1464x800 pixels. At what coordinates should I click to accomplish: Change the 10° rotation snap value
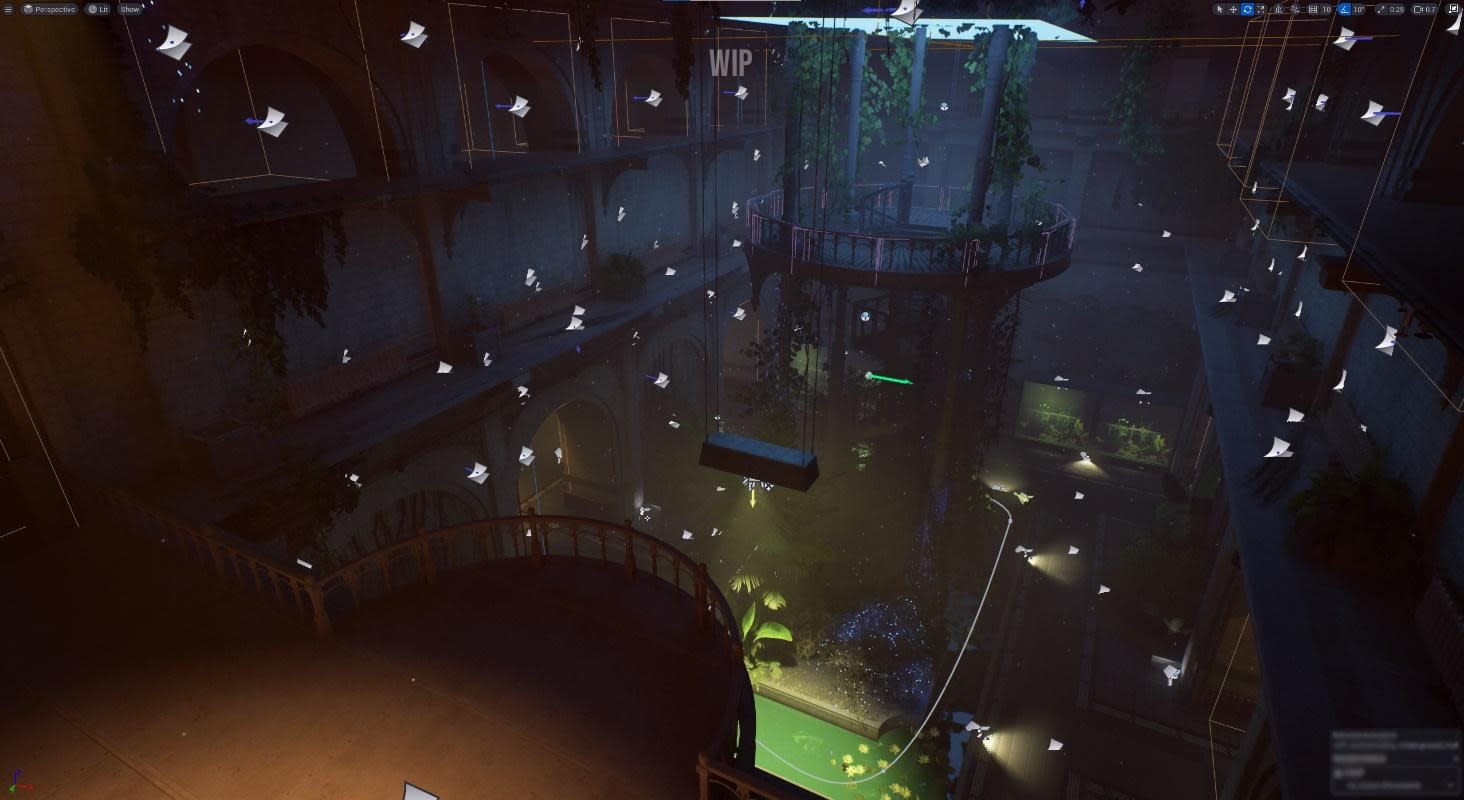point(1359,9)
